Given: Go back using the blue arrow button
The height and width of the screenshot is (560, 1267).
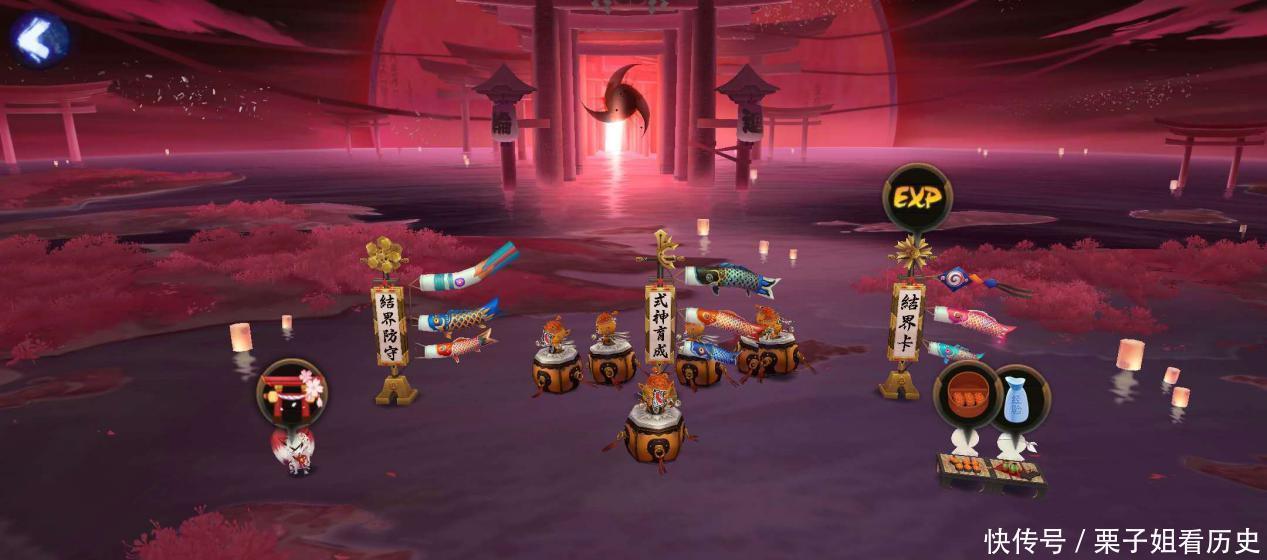Looking at the screenshot, I should tap(40, 37).
